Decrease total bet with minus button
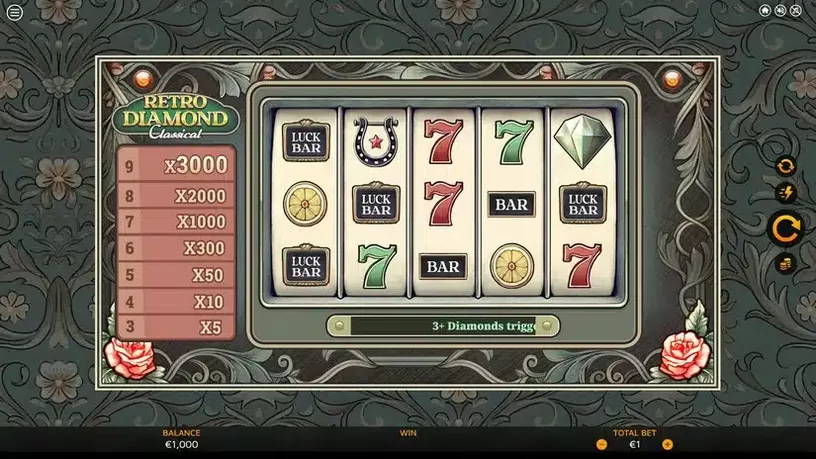The width and height of the screenshot is (816, 459). [602, 444]
